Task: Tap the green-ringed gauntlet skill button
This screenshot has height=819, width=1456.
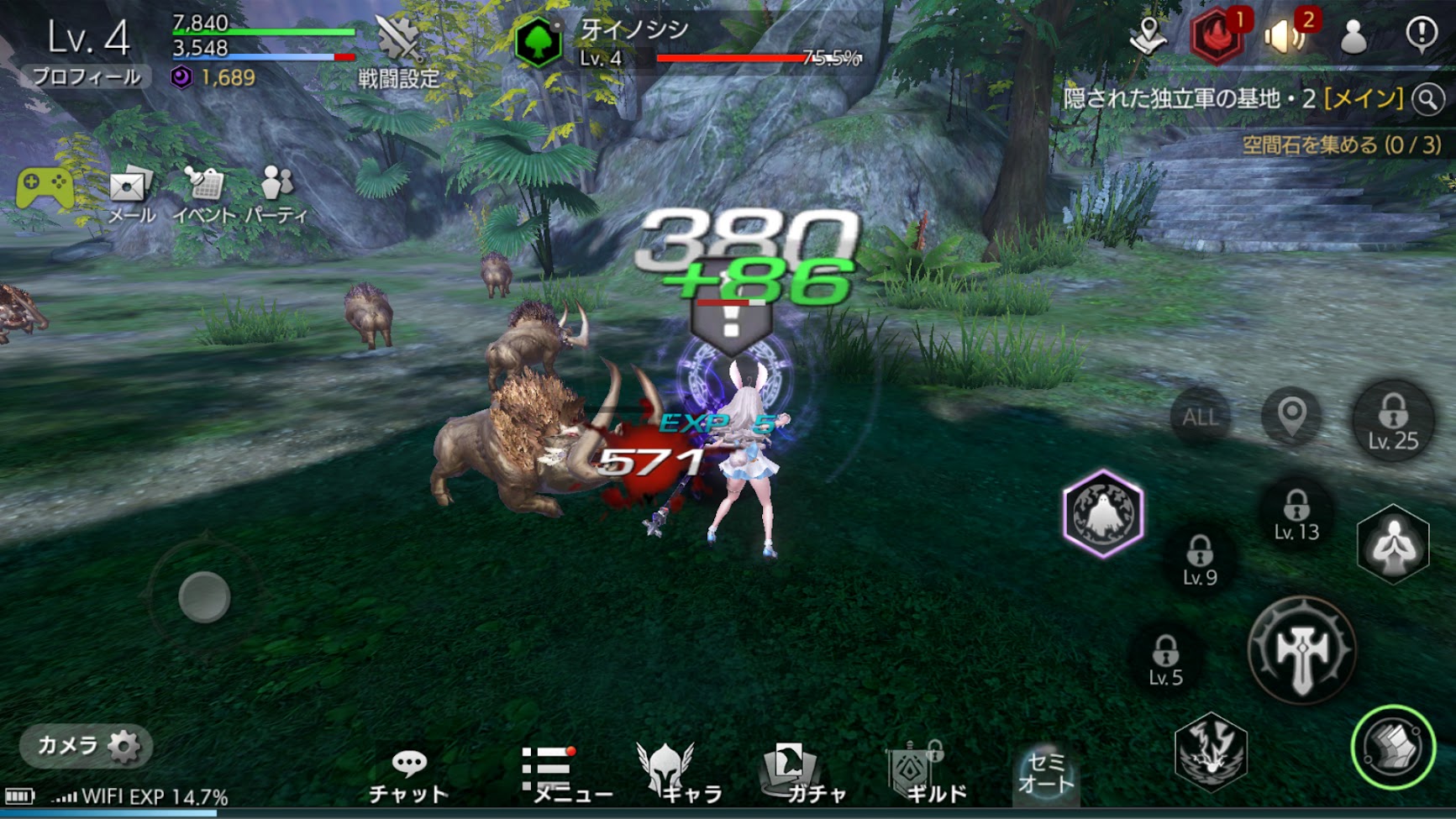Action: pos(1392,747)
